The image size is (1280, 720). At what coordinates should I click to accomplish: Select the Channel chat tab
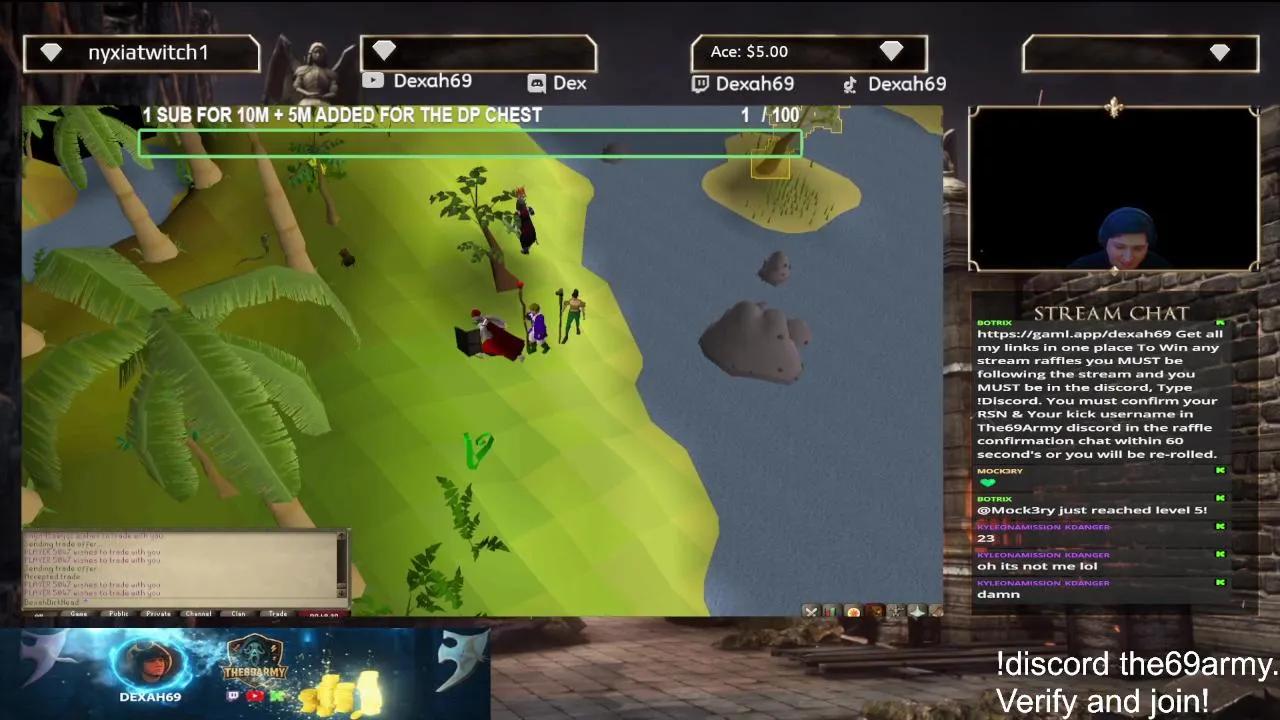coord(197,614)
